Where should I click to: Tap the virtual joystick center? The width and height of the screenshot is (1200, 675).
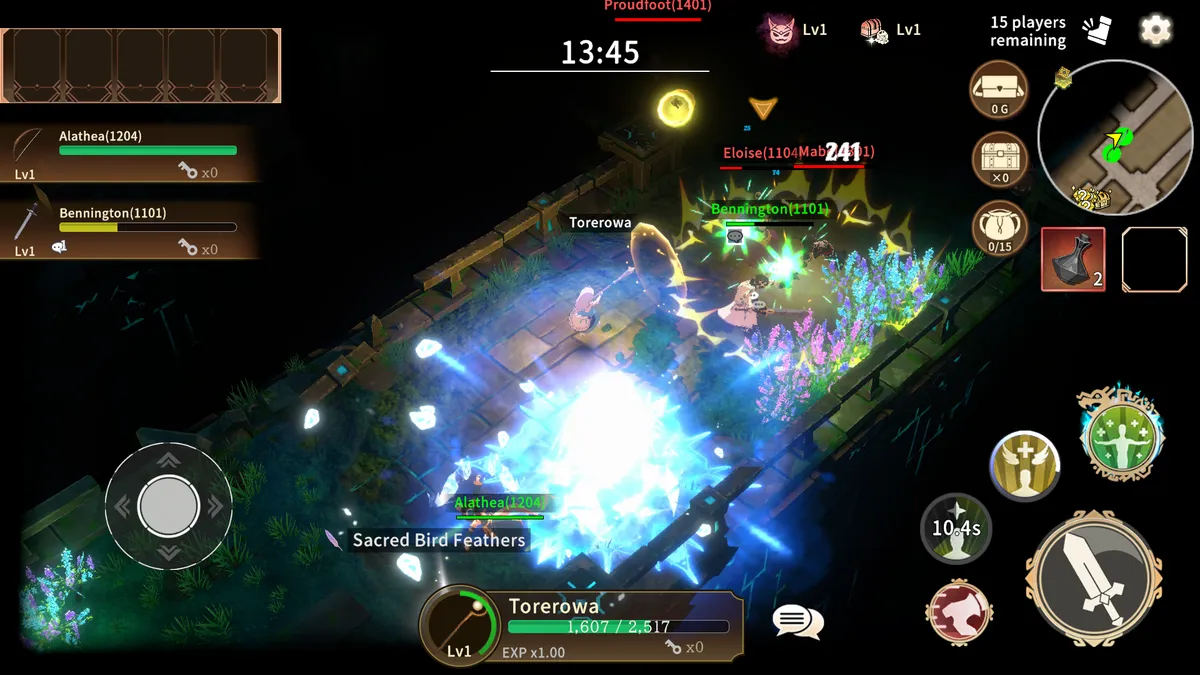click(168, 506)
